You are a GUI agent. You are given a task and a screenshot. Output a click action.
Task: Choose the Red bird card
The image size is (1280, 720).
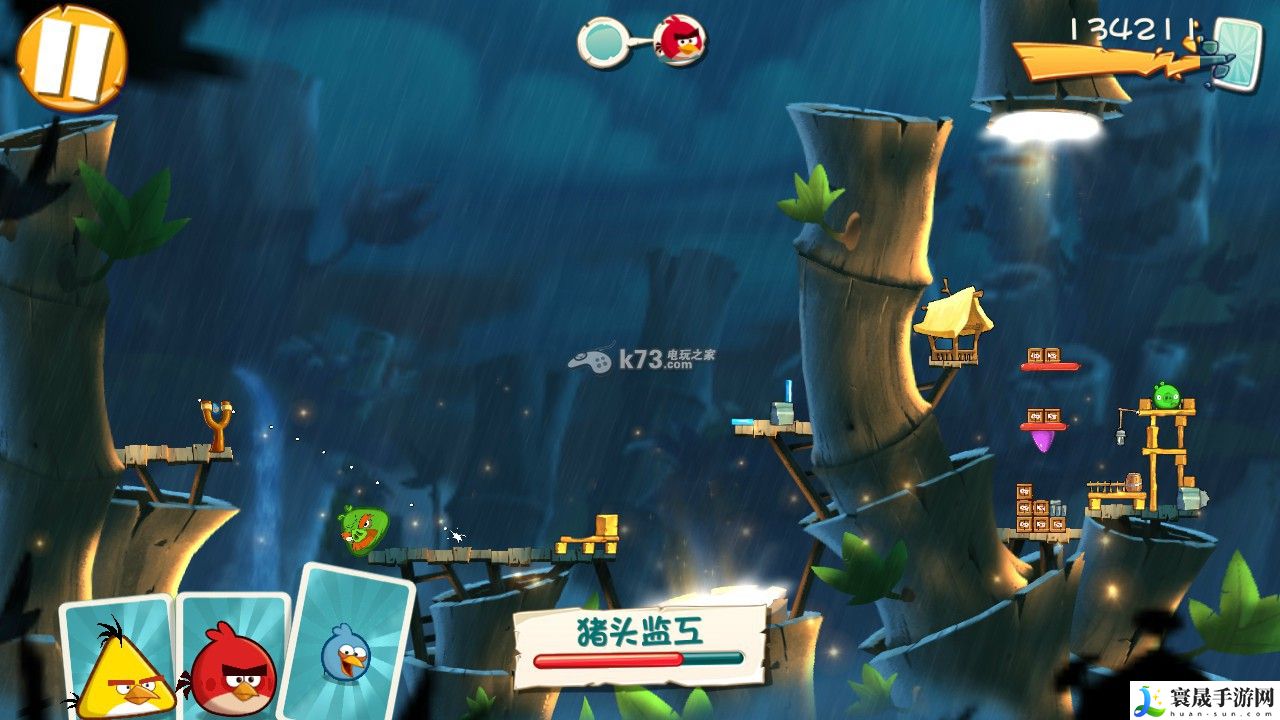coord(233,660)
